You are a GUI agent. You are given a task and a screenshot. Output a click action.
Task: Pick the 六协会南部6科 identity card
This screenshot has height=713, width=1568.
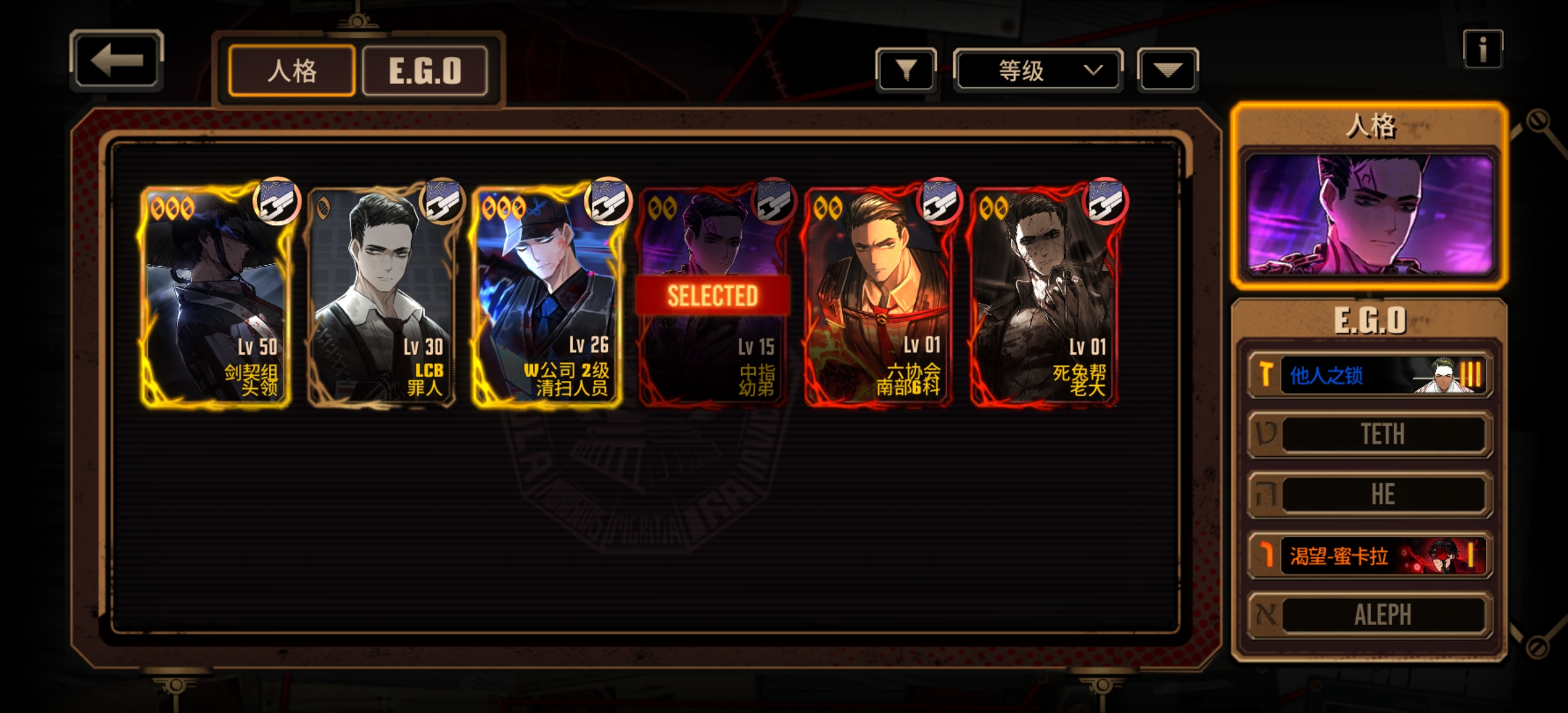coord(878,295)
